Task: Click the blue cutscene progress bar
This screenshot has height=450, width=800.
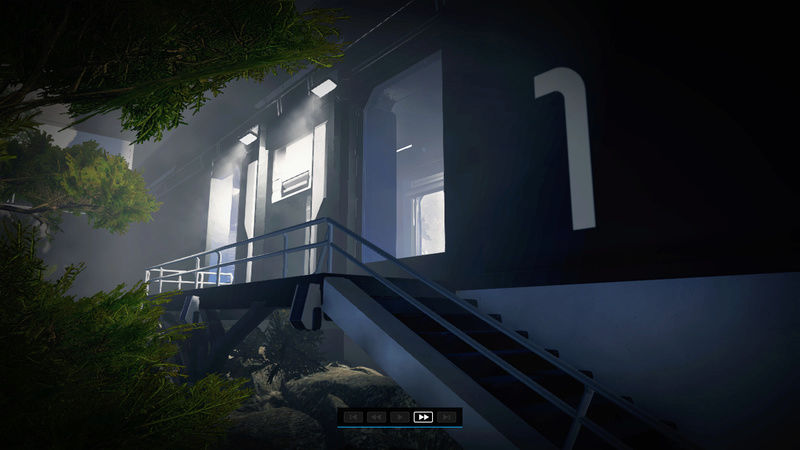Action: 399,427
